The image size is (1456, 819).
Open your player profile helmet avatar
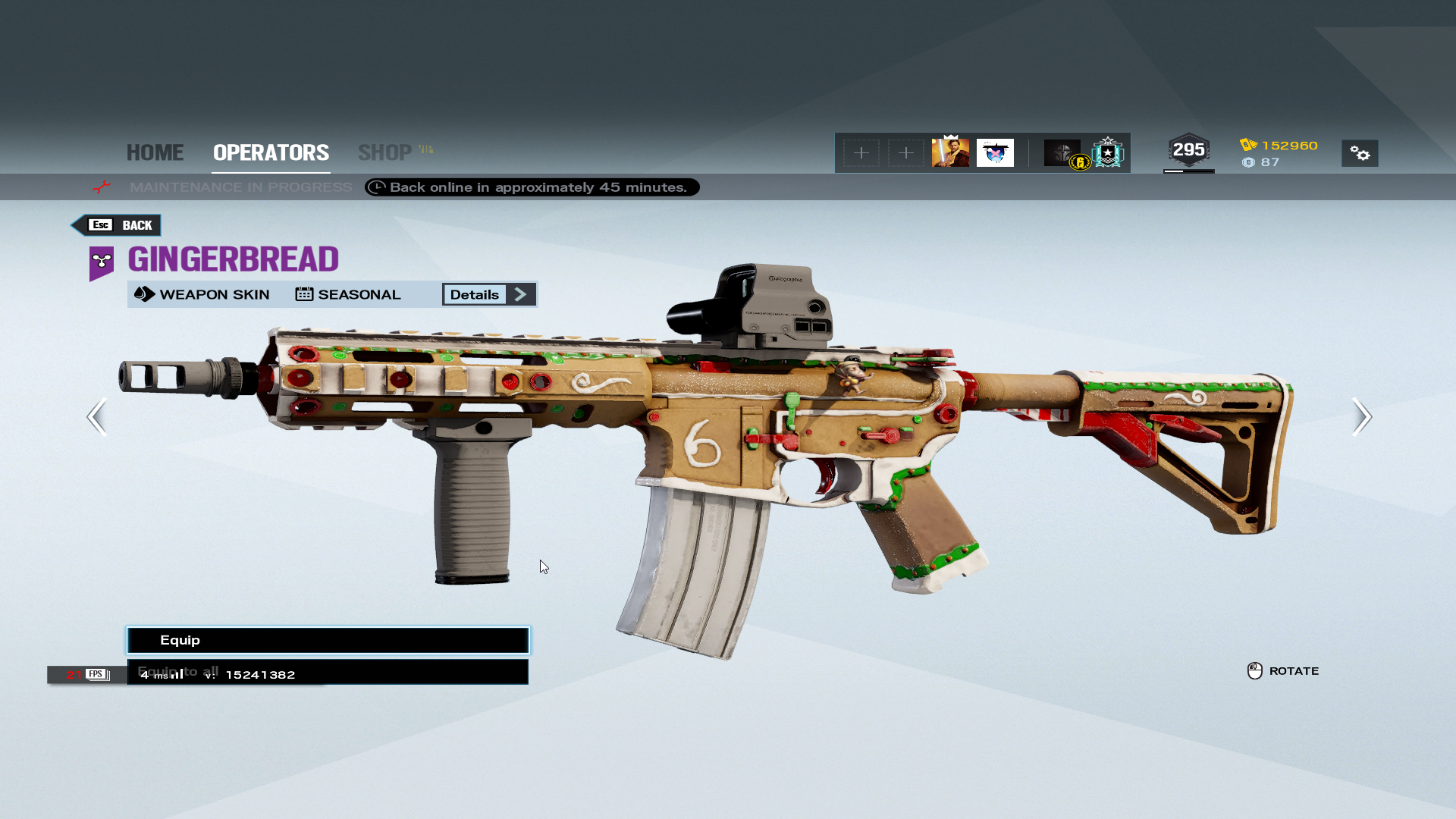pos(1062,152)
